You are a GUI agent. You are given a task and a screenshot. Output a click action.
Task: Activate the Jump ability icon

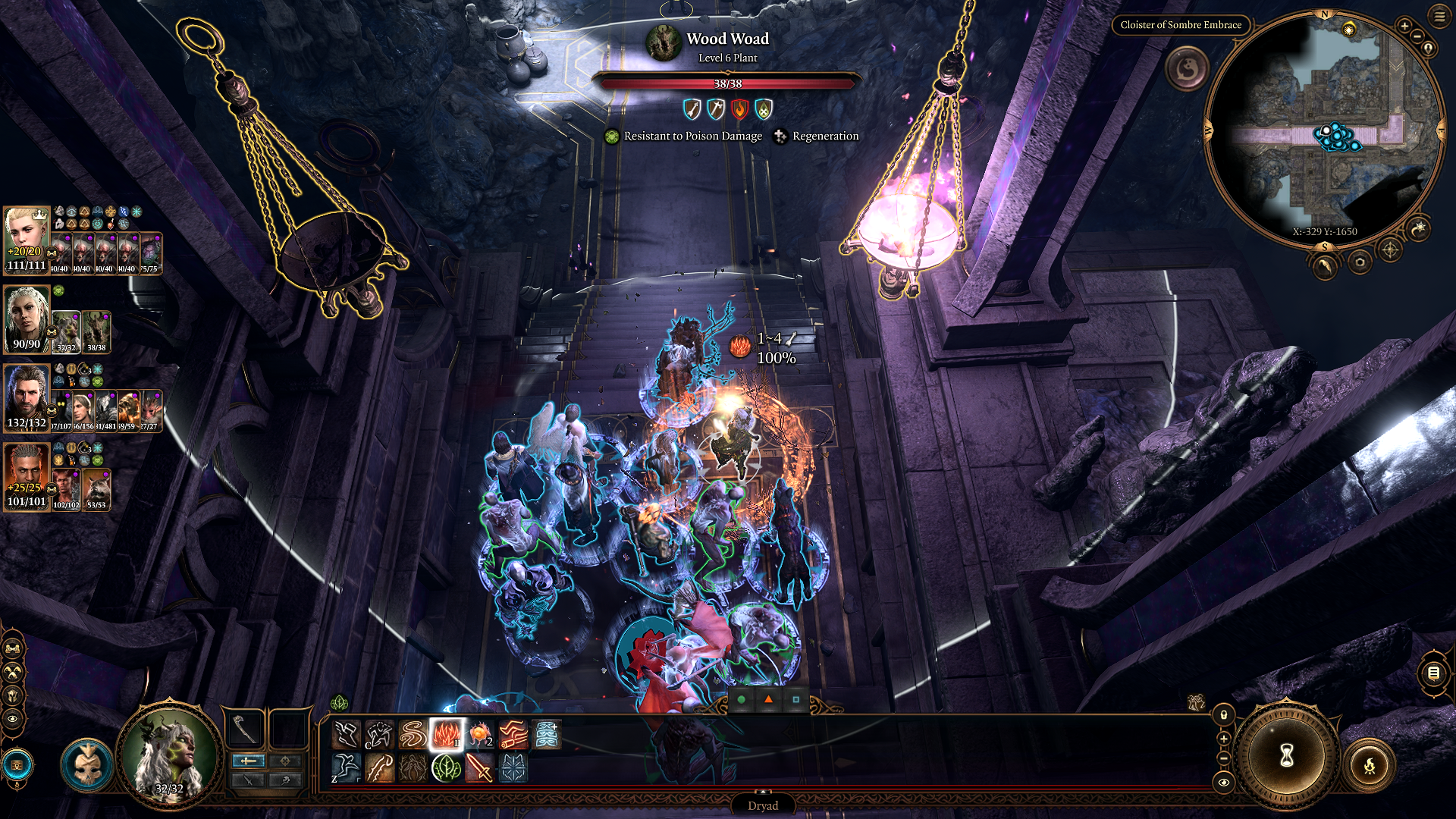[346, 768]
